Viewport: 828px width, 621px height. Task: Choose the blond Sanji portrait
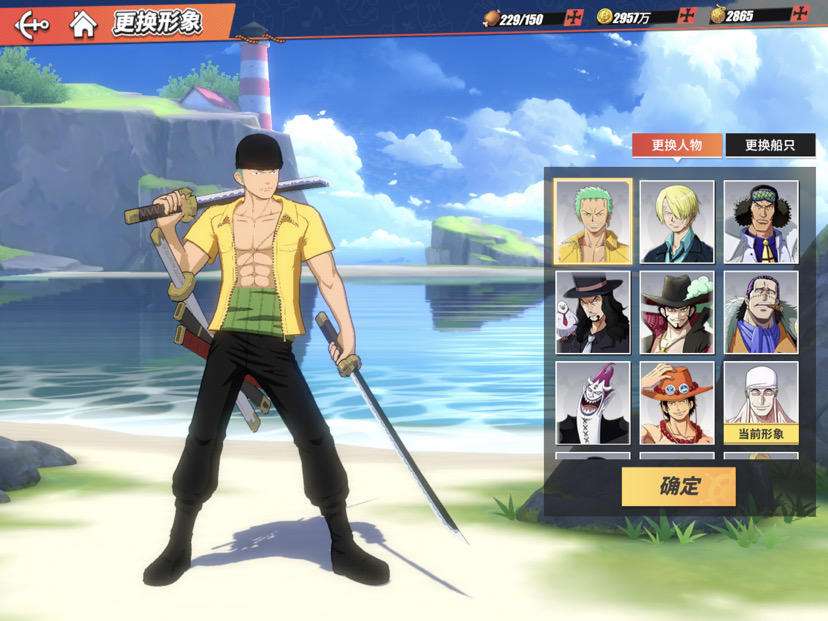tap(677, 222)
